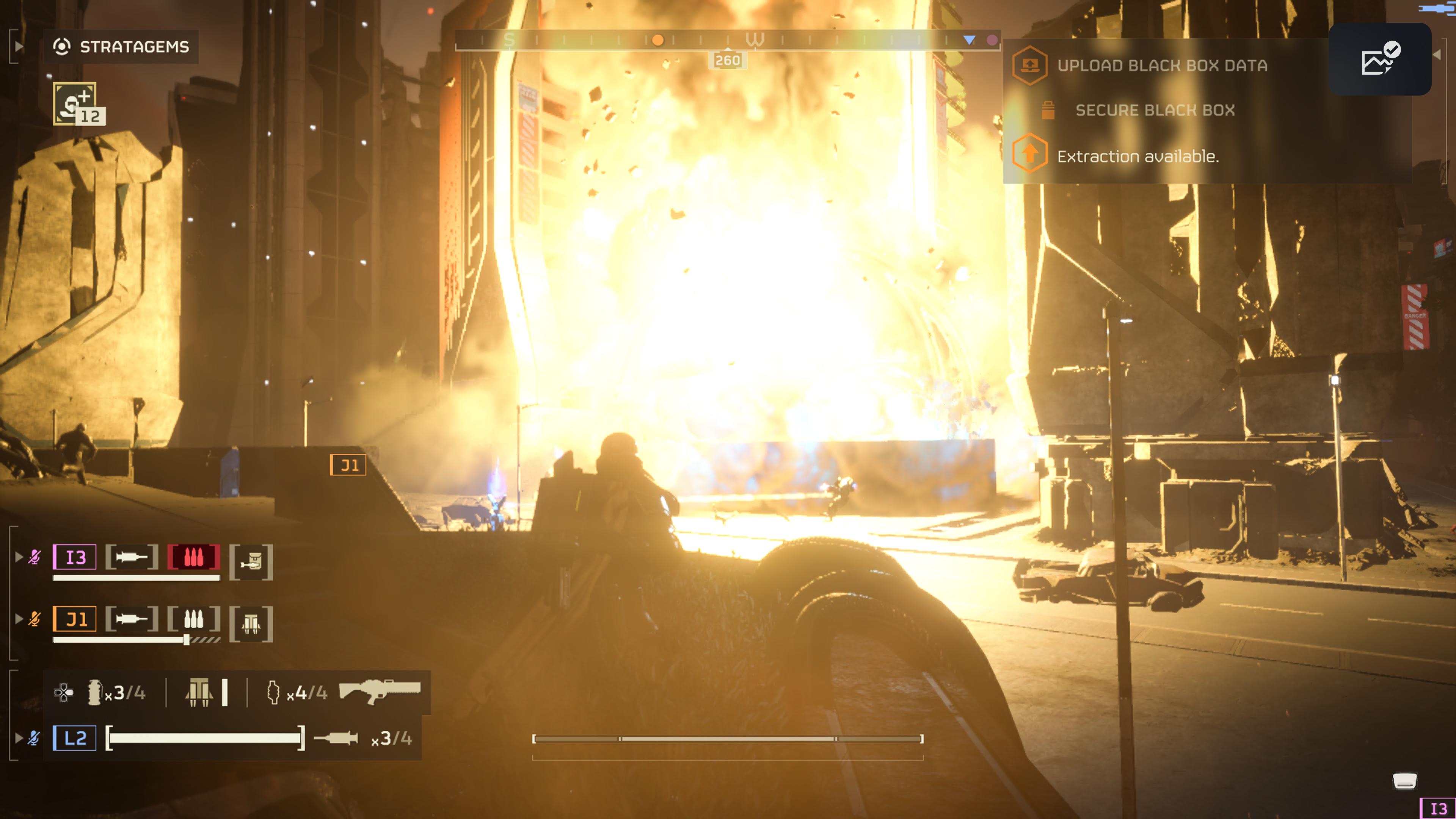
Task: Select the Upload Black Box Data objective
Action: coord(1161,66)
